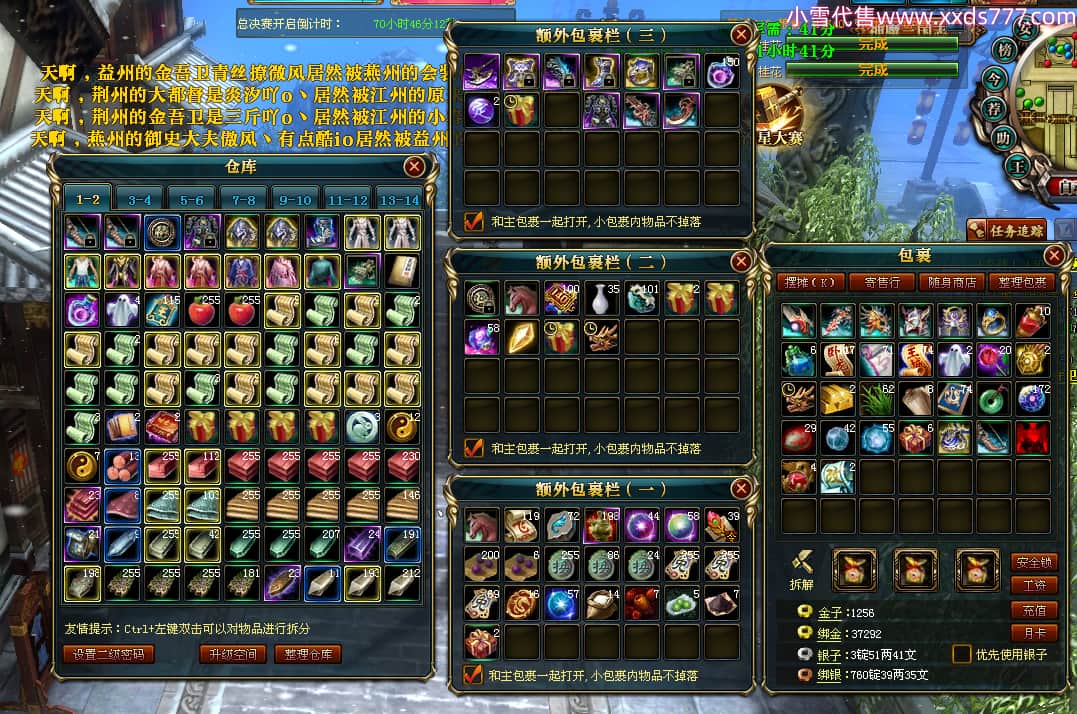Open the 任务追踪 quest tracker

pos(1006,231)
